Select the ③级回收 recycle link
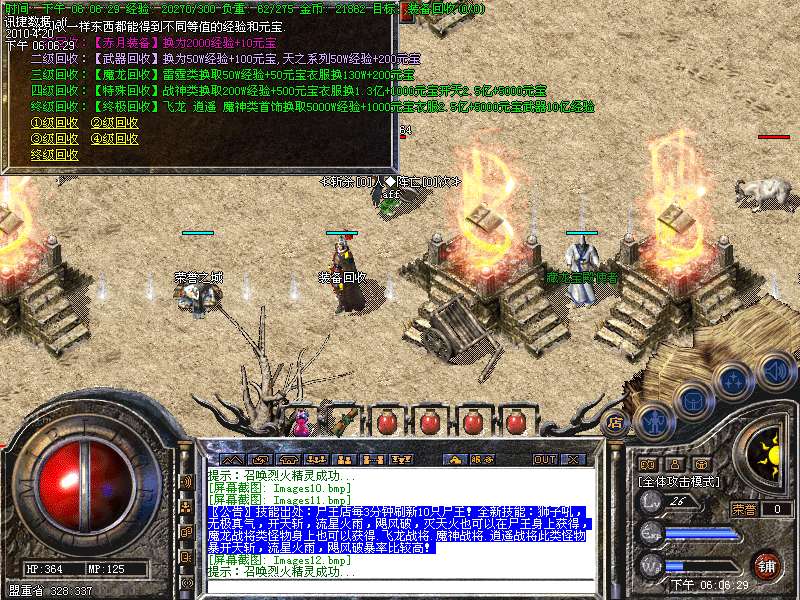The width and height of the screenshot is (800, 600). (54, 139)
